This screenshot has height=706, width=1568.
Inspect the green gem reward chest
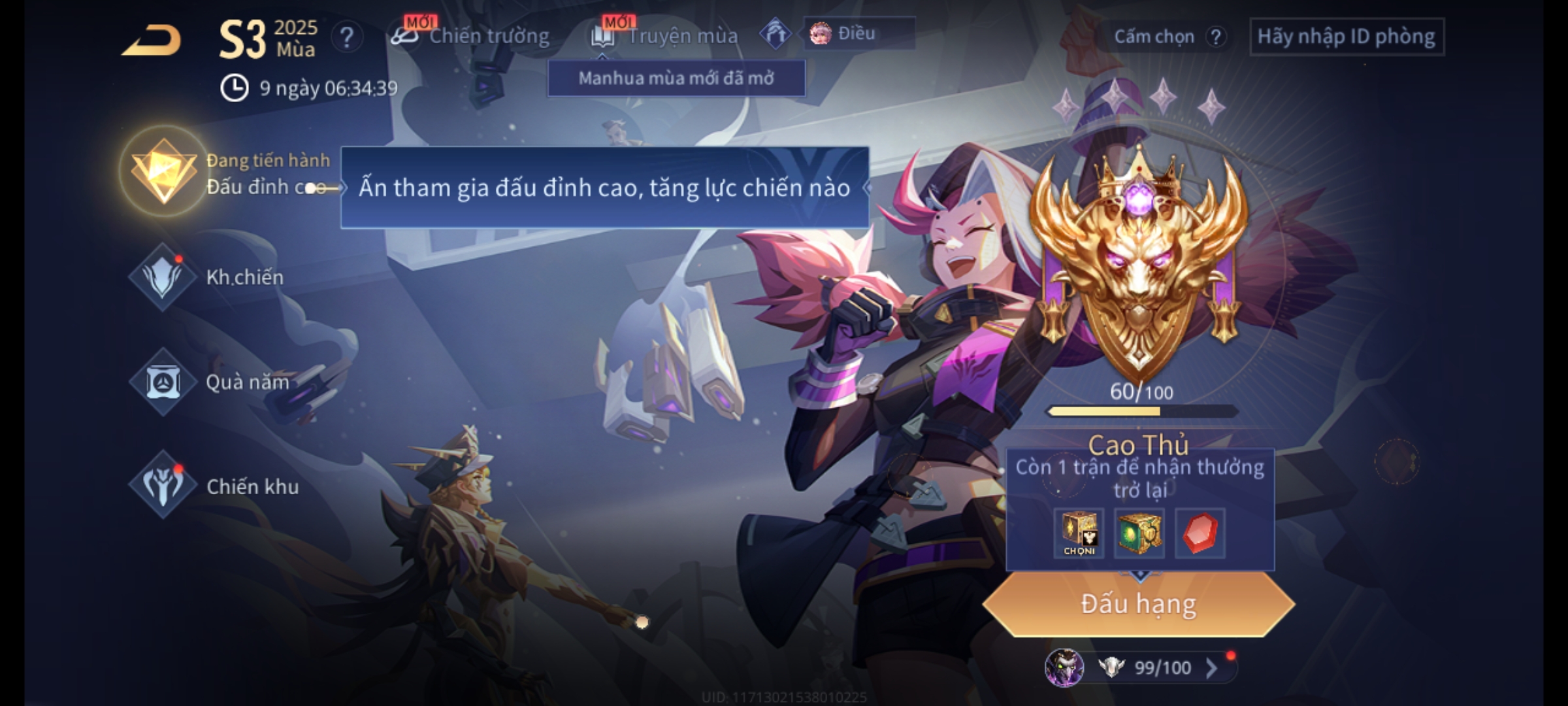[1139, 533]
